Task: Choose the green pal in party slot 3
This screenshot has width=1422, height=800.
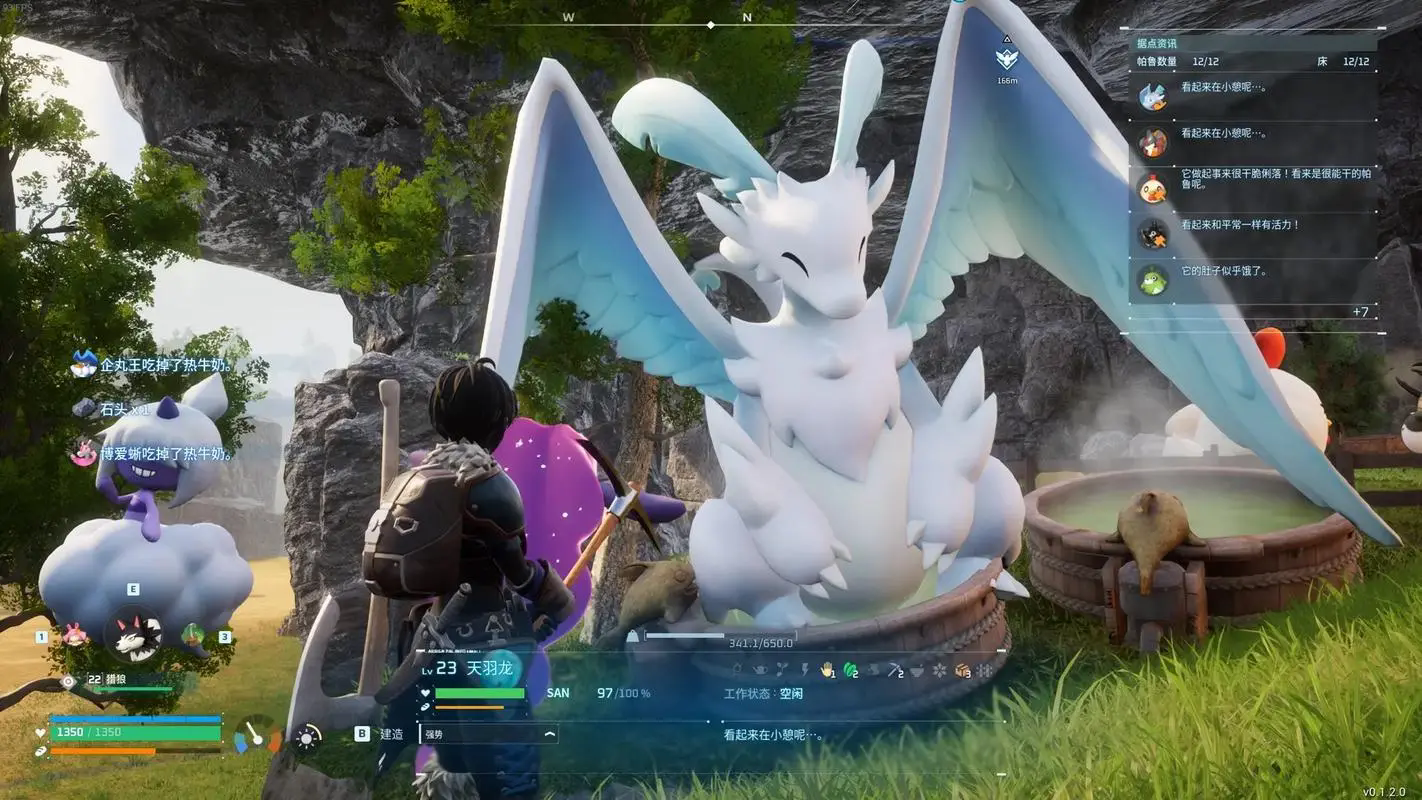Action: pos(193,634)
